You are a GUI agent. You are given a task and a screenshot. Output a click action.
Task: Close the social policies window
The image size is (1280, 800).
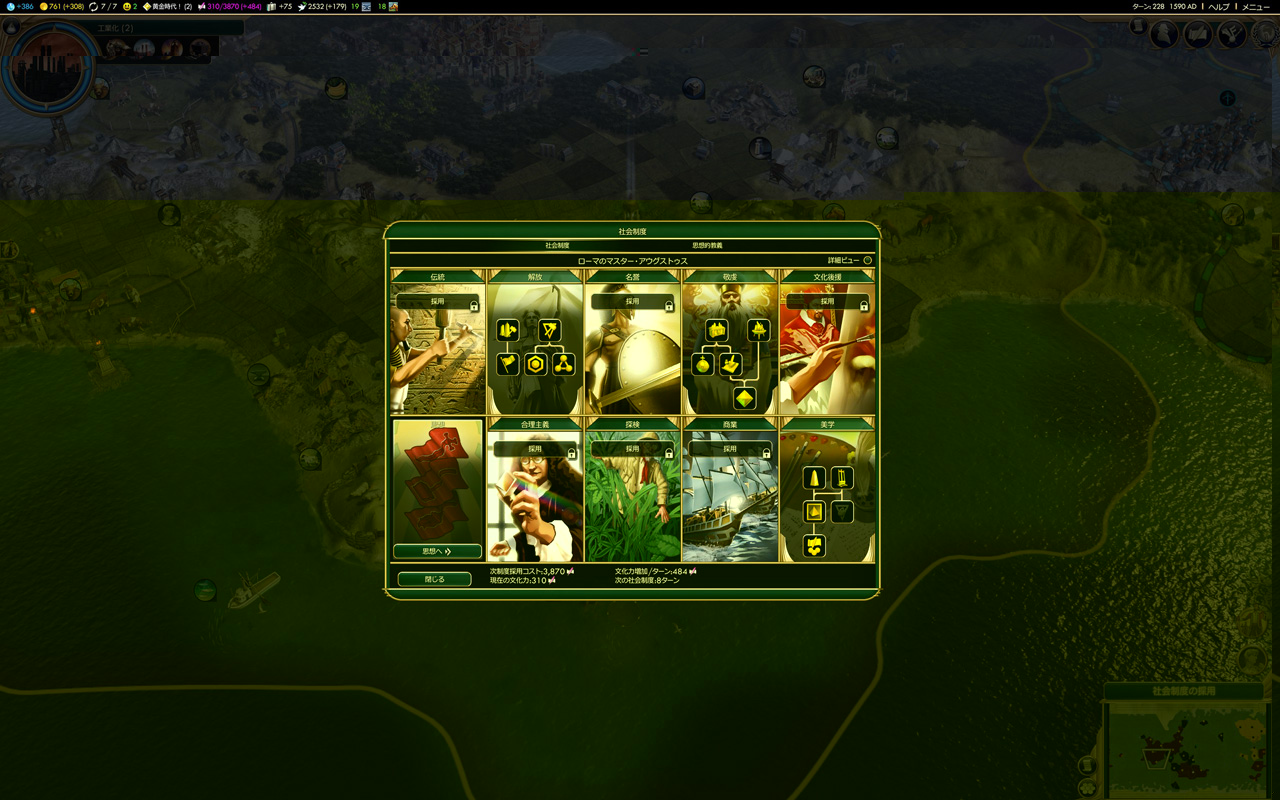(434, 579)
